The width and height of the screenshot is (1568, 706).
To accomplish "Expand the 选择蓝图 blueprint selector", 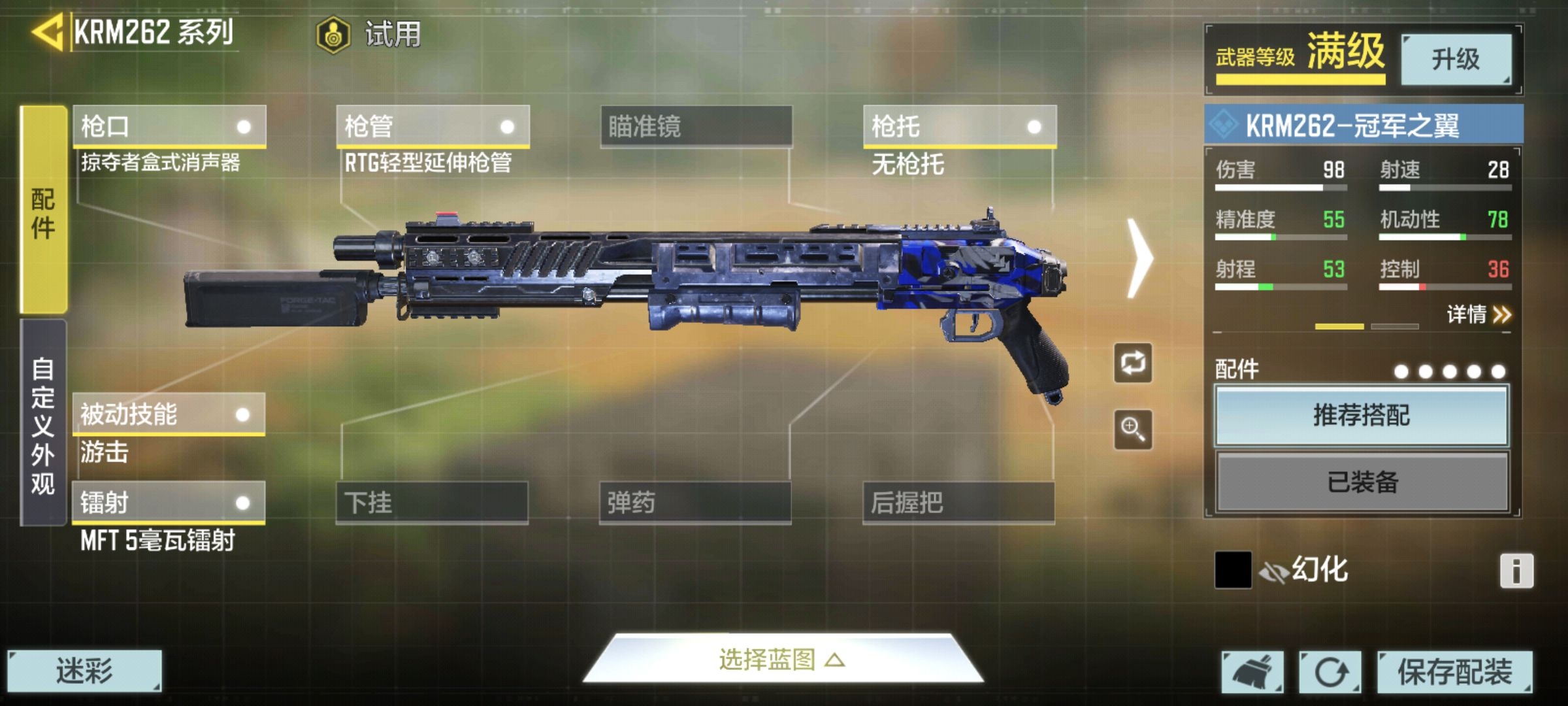I will [782, 660].
